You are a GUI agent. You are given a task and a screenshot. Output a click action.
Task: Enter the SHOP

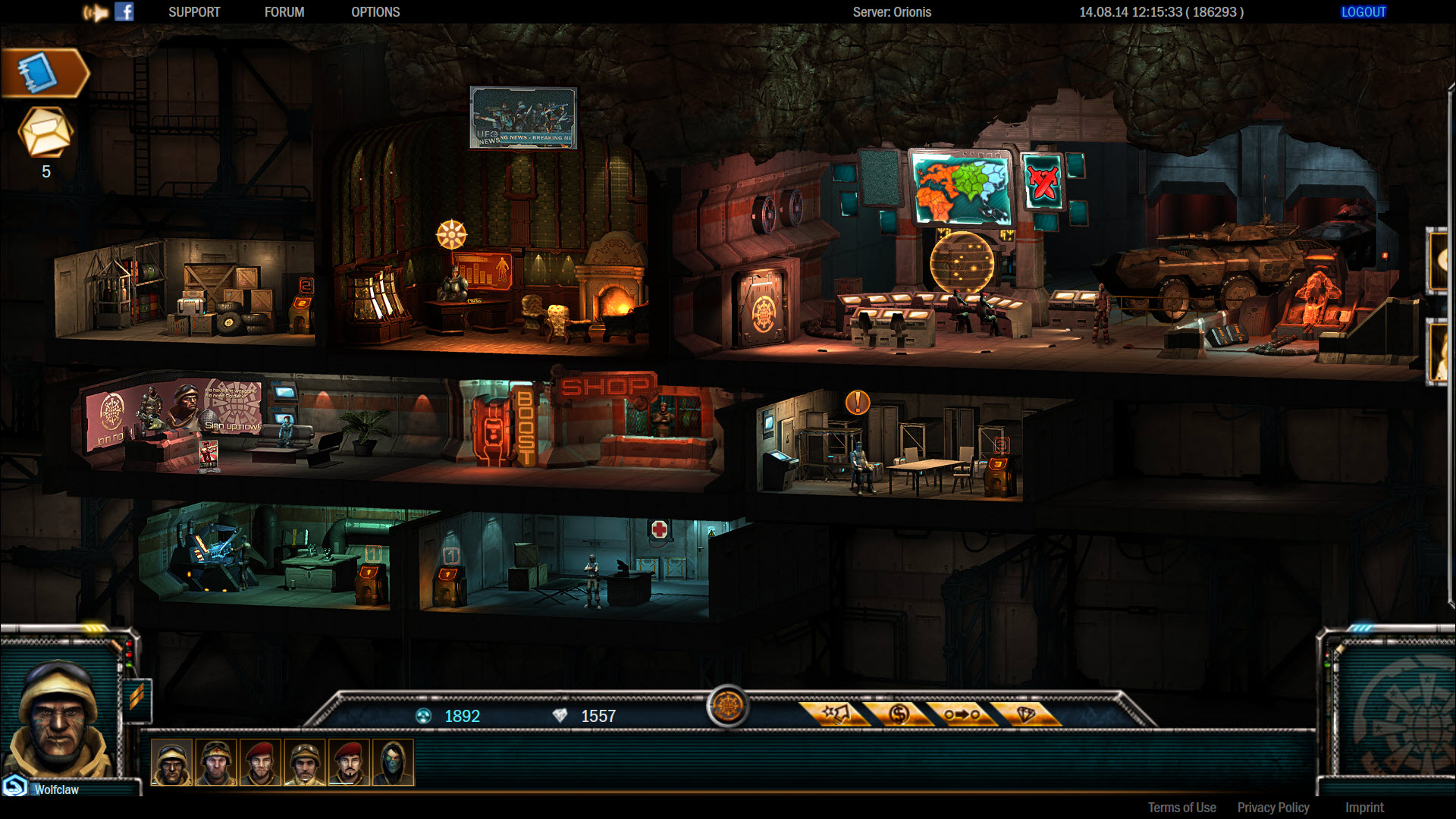click(605, 387)
